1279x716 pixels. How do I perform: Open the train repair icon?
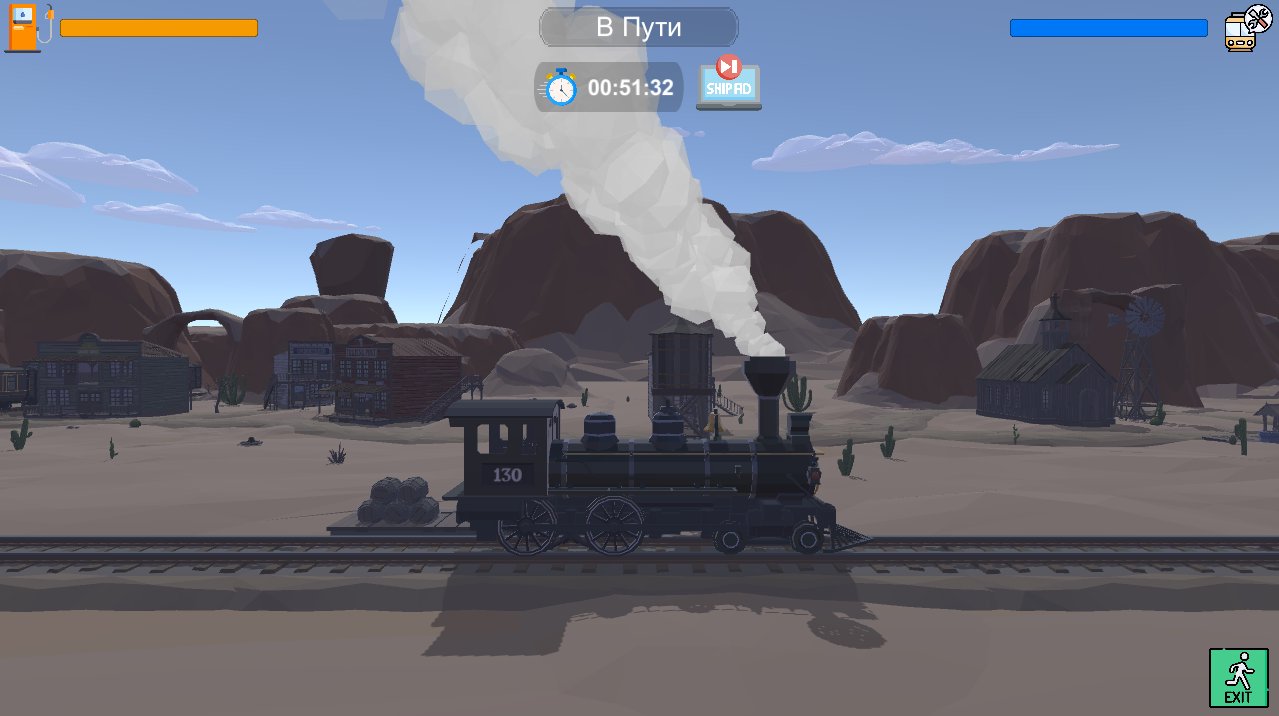[x=1246, y=28]
